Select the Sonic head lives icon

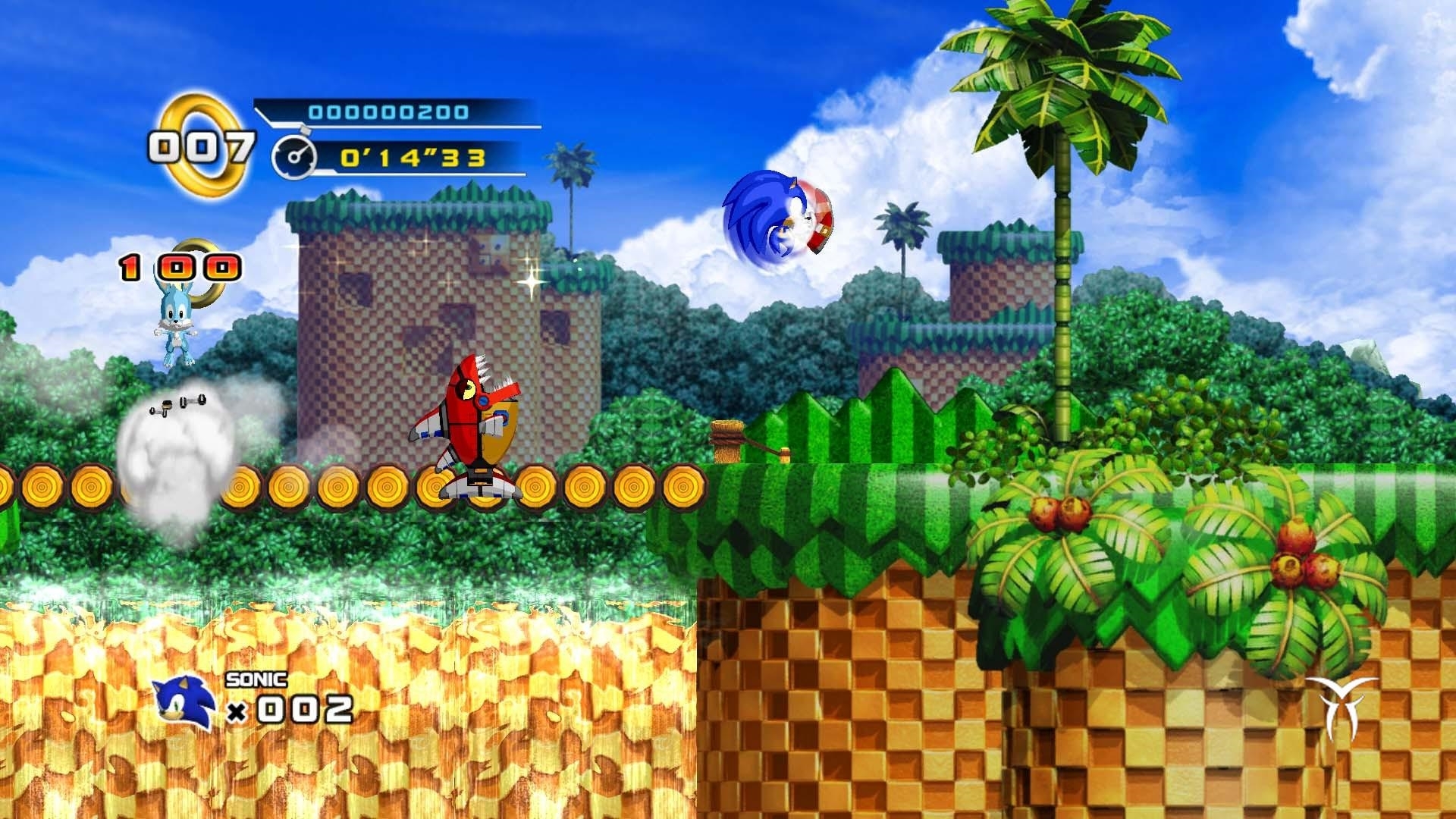coord(184,702)
